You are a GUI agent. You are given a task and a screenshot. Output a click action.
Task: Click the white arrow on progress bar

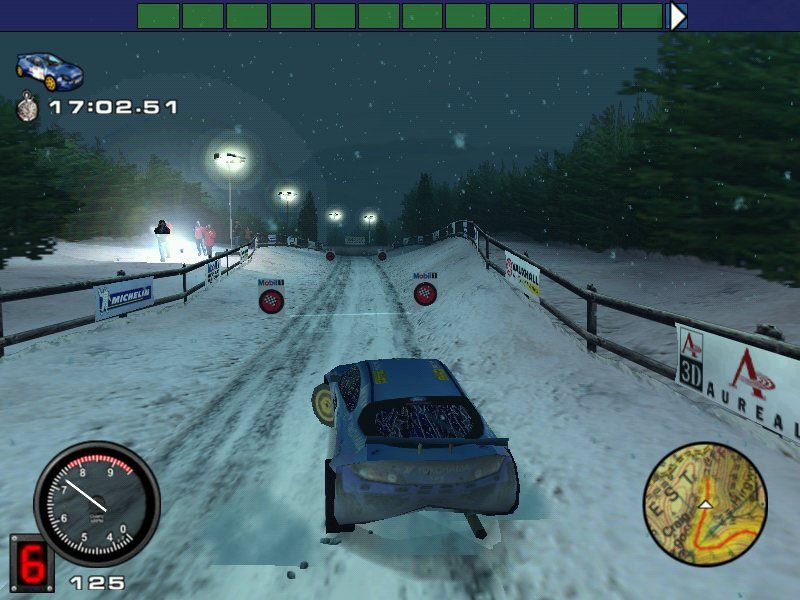tap(678, 16)
